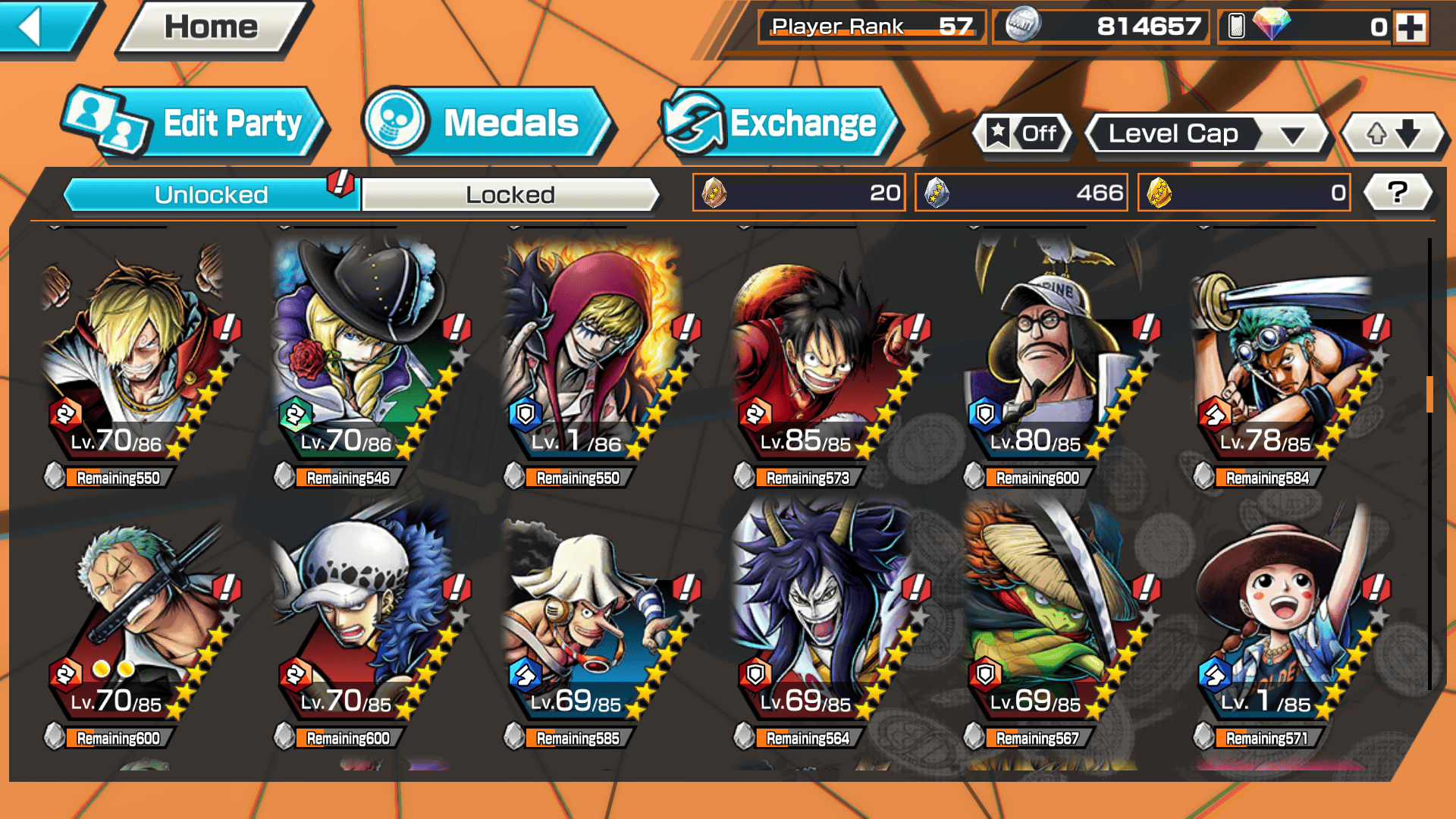Add rainbow diamonds with the plus button
The height and width of the screenshot is (819, 1456).
tap(1410, 27)
